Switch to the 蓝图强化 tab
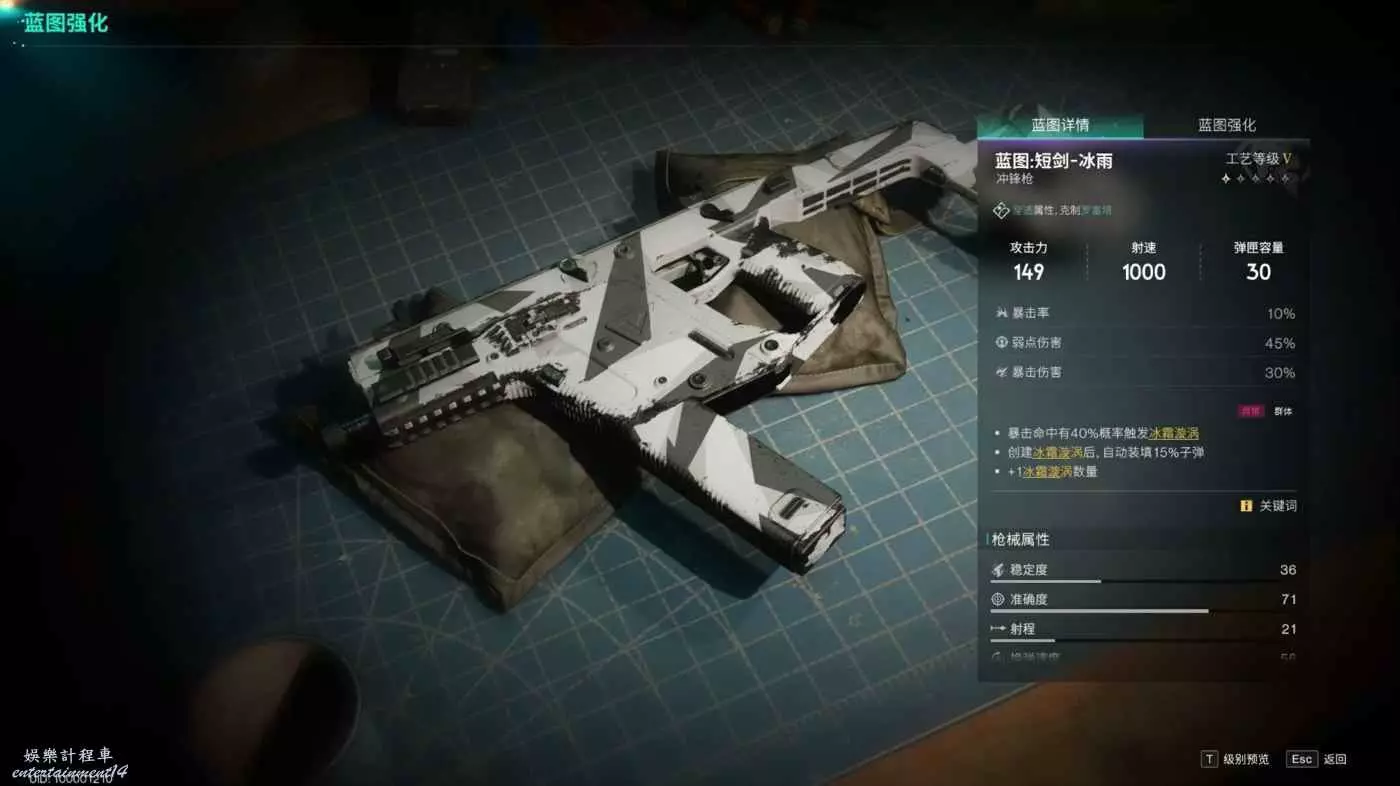This screenshot has height=786, width=1400. 1226,126
